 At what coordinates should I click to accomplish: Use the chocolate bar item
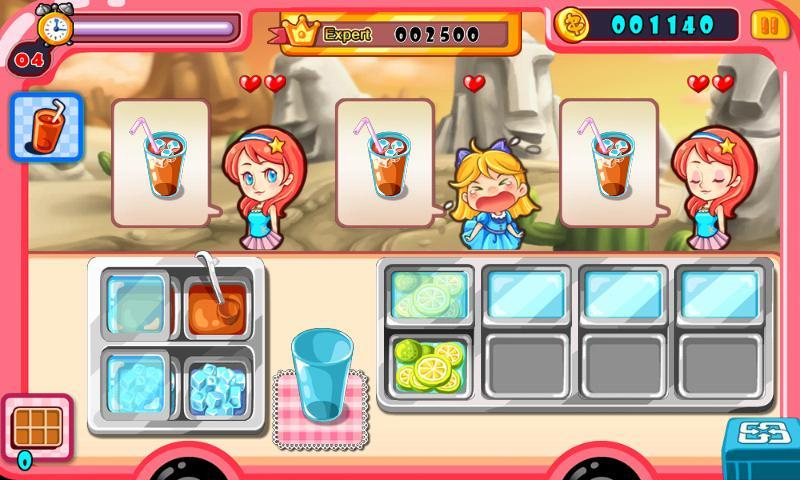[38, 427]
